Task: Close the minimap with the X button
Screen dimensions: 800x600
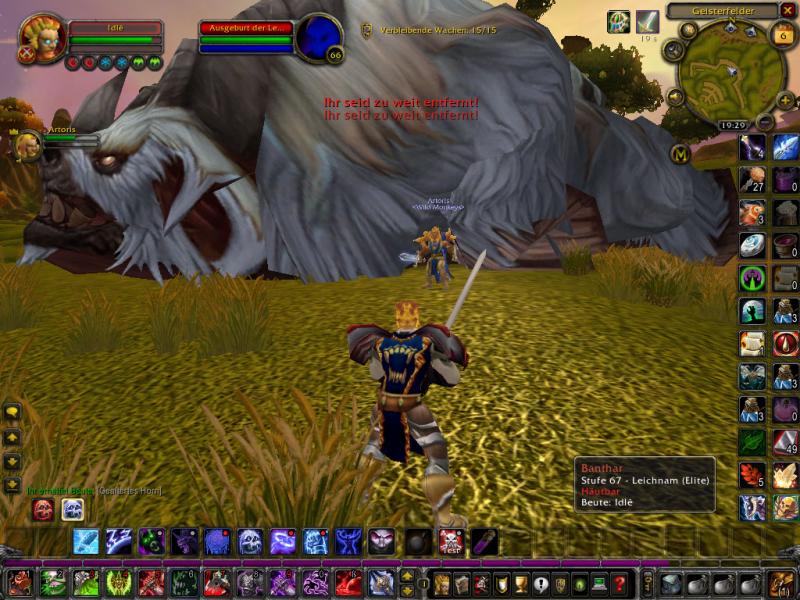Action: click(787, 11)
